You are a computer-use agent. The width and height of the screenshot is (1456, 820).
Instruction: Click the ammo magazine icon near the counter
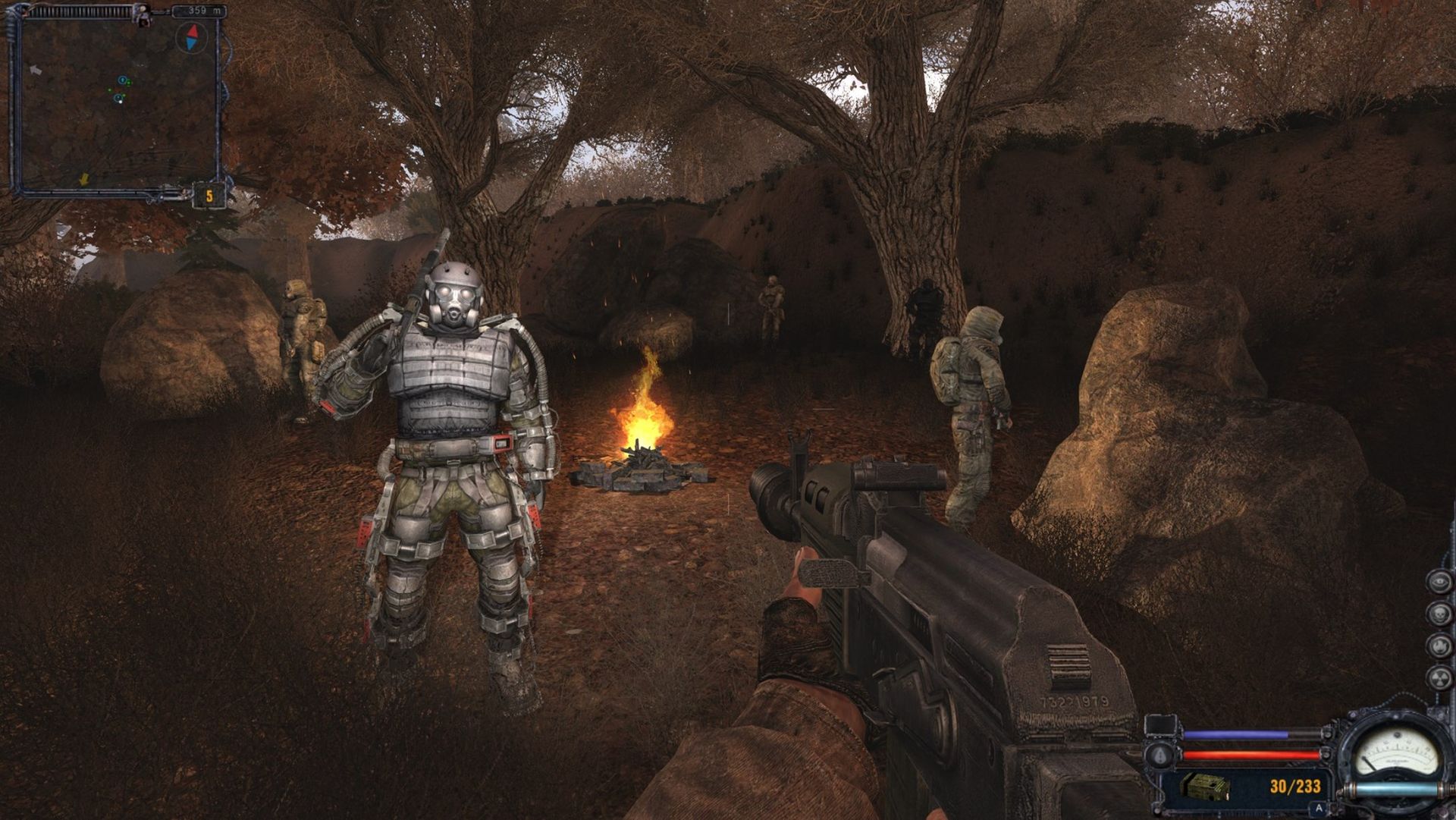click(1204, 787)
